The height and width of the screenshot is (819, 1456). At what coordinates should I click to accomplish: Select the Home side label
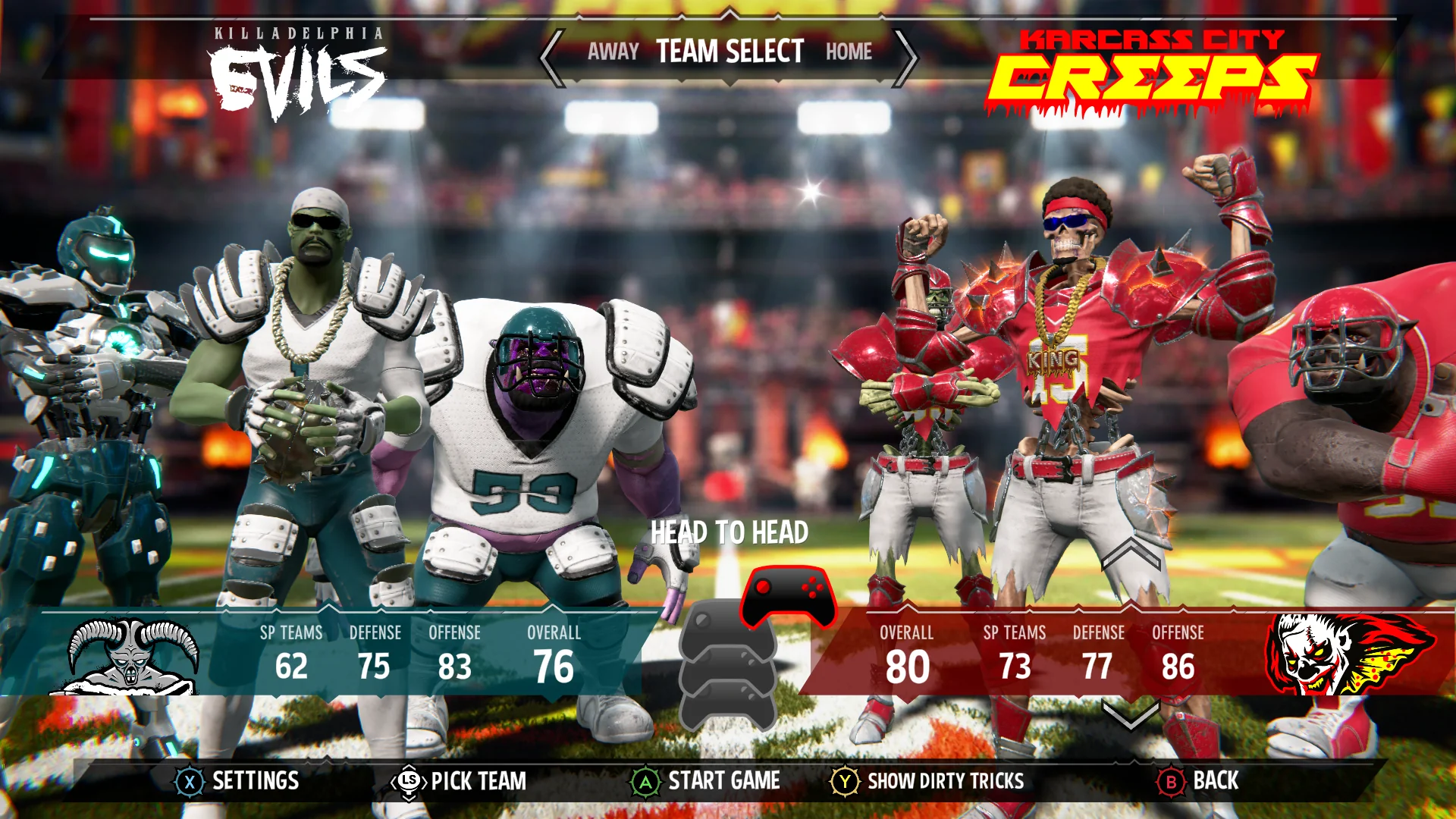pyautogui.click(x=849, y=52)
